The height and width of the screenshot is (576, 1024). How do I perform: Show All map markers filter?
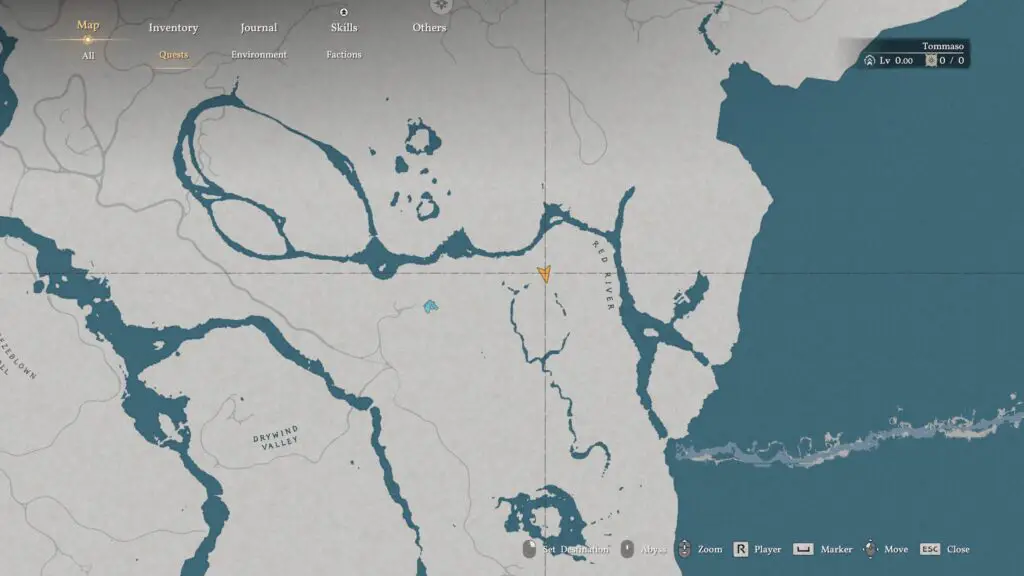(88, 56)
